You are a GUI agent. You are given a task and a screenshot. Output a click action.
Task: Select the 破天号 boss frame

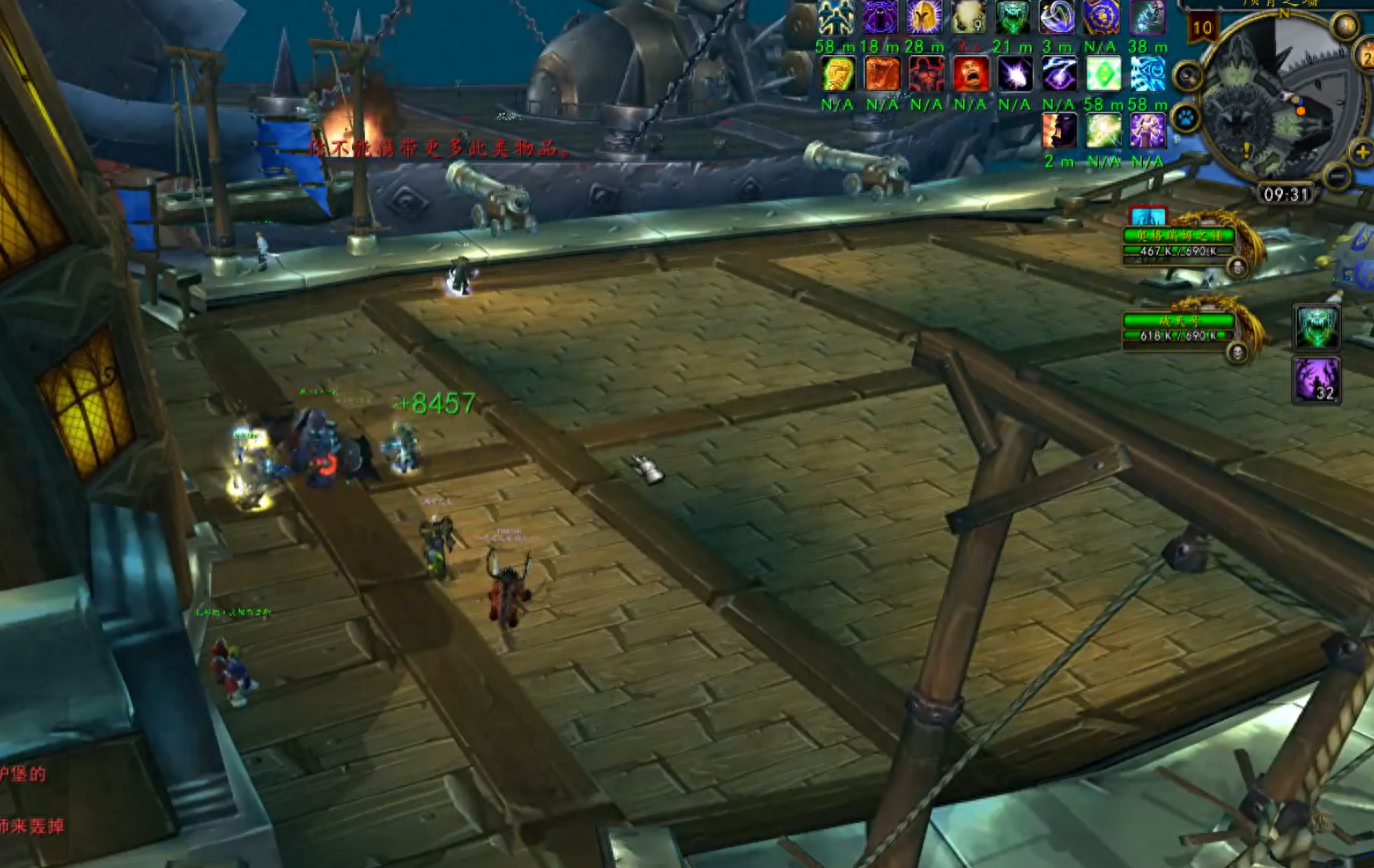click(x=1180, y=327)
